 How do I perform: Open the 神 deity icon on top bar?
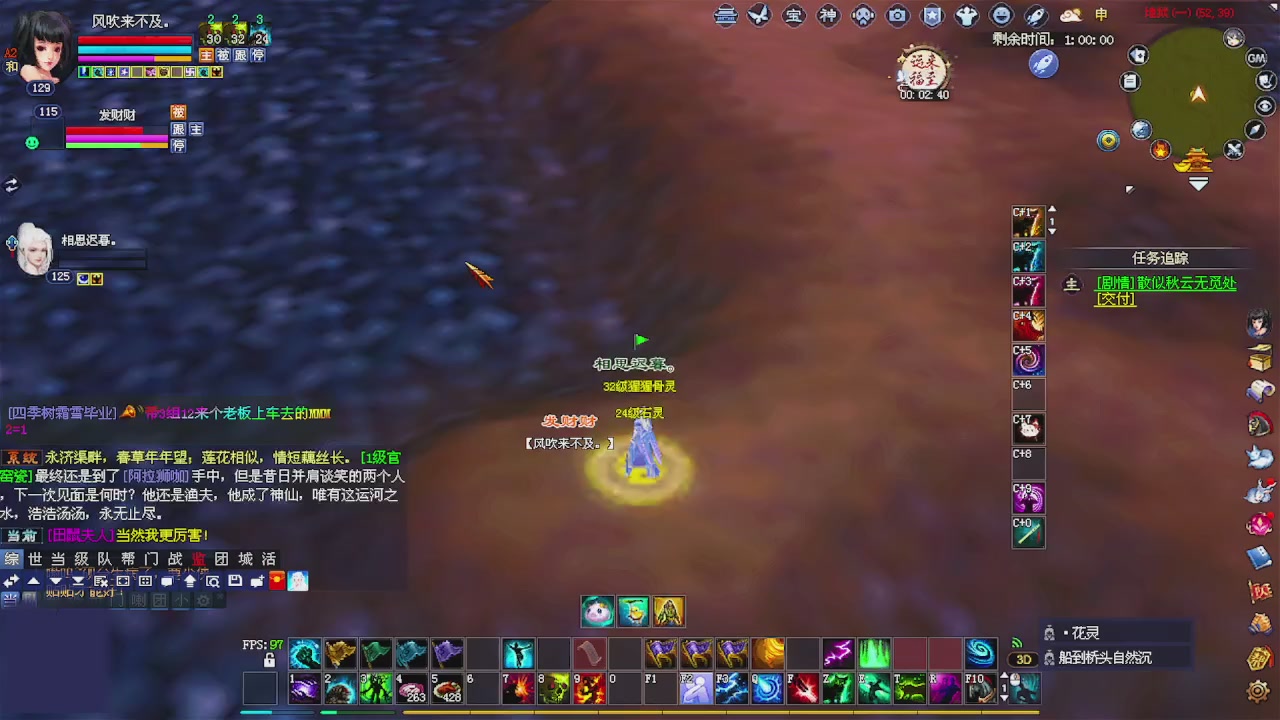coord(828,15)
